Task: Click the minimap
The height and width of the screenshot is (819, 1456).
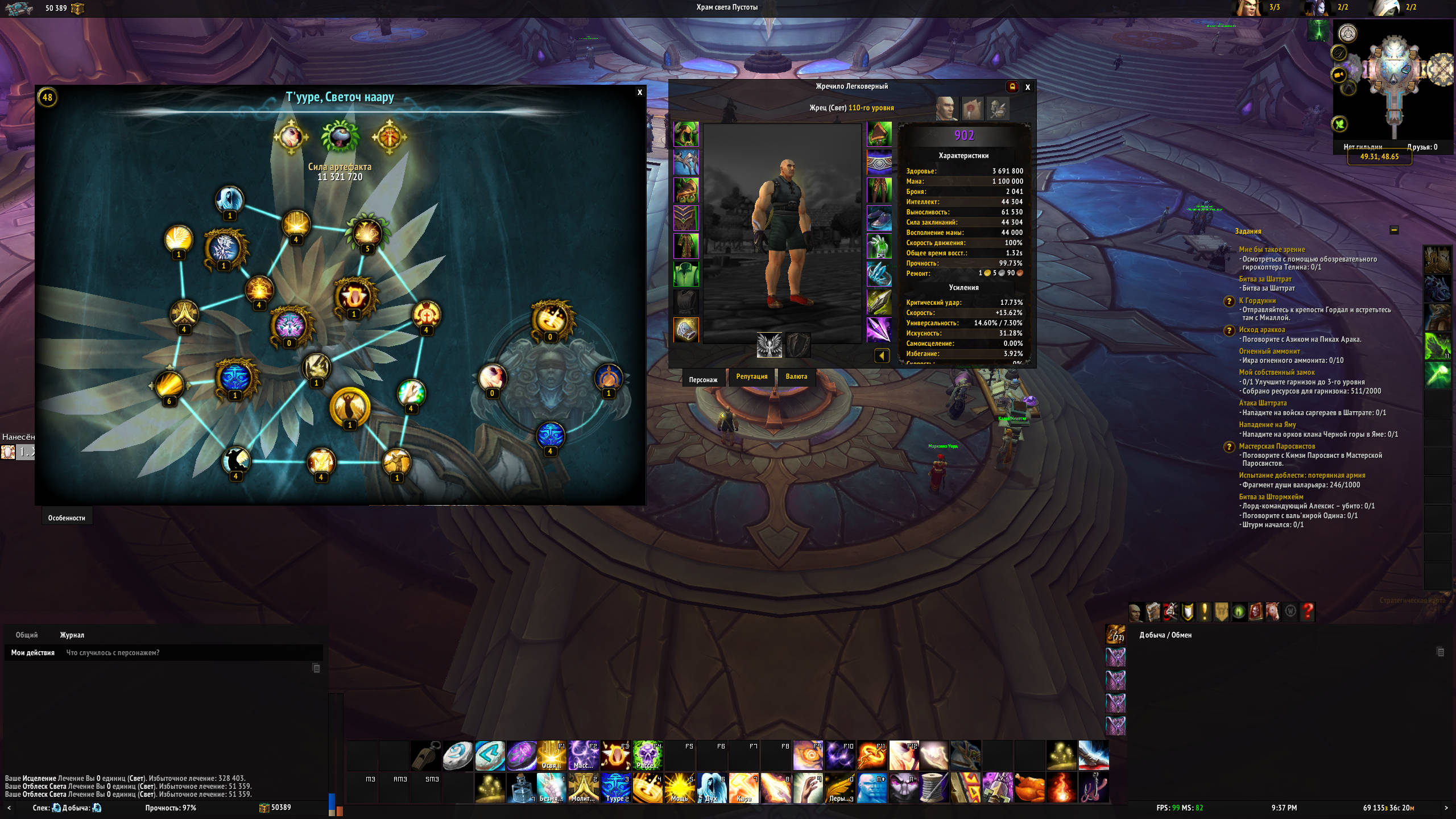Action: coord(1393,80)
